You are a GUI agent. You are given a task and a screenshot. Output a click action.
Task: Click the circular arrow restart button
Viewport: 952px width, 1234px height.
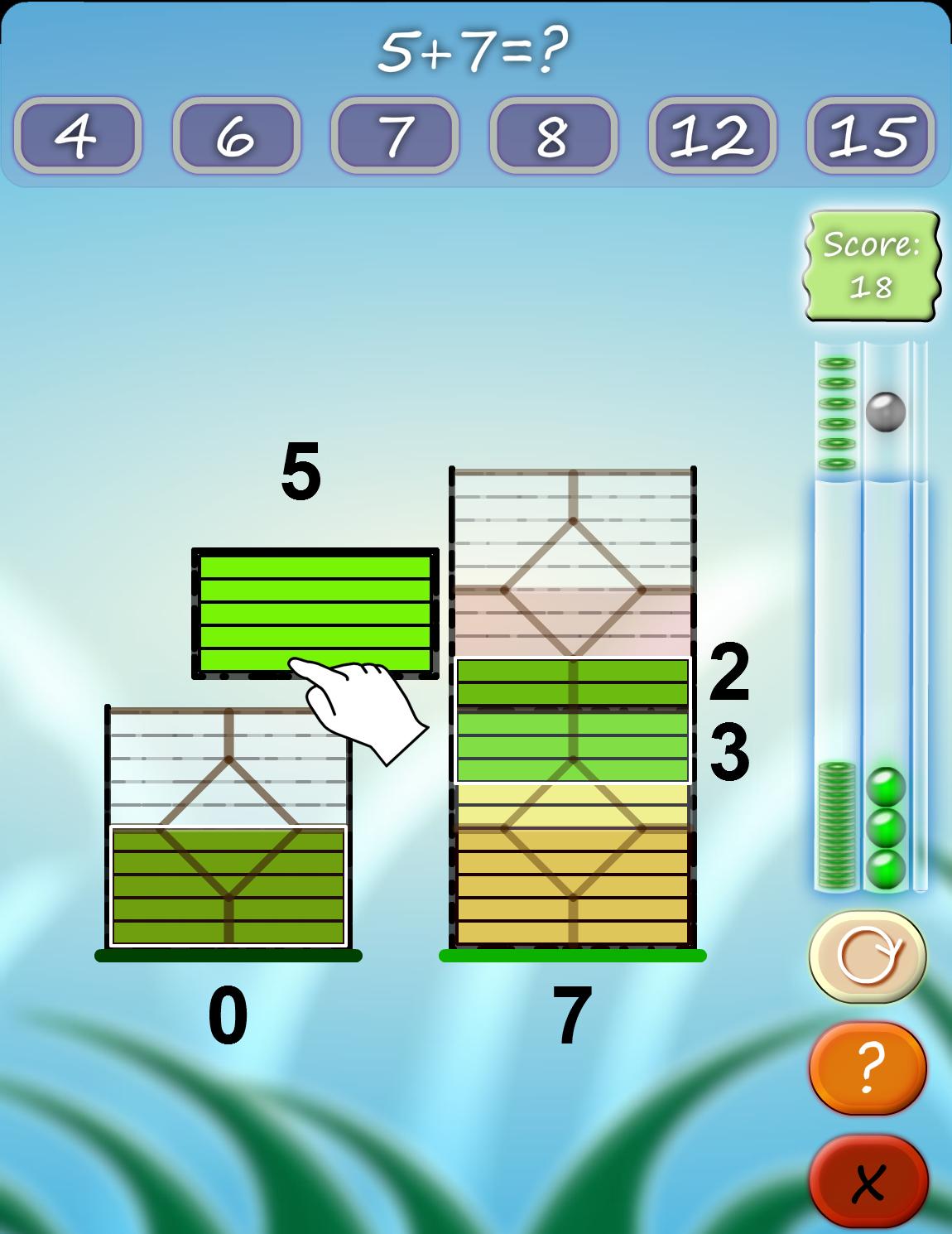pyautogui.click(x=867, y=957)
